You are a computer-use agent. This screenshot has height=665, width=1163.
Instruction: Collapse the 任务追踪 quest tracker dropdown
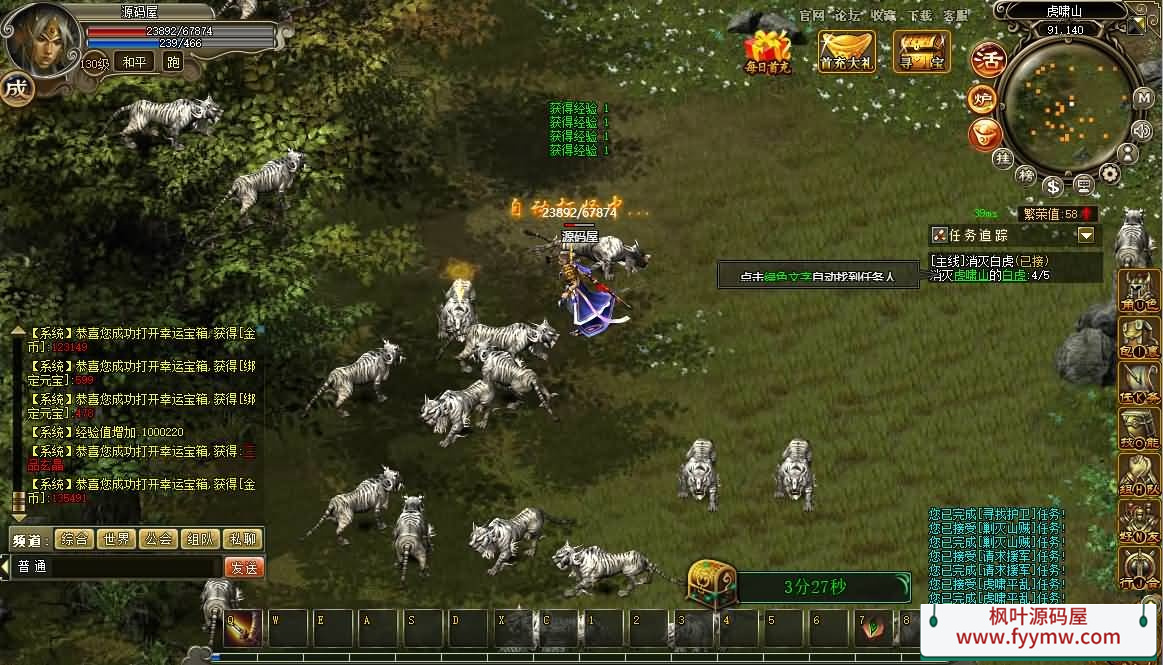(1086, 235)
